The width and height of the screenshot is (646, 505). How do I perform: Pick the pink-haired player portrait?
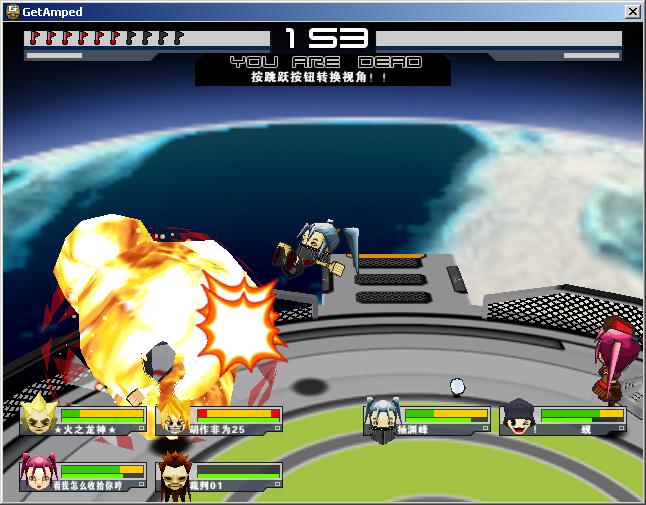click(39, 472)
